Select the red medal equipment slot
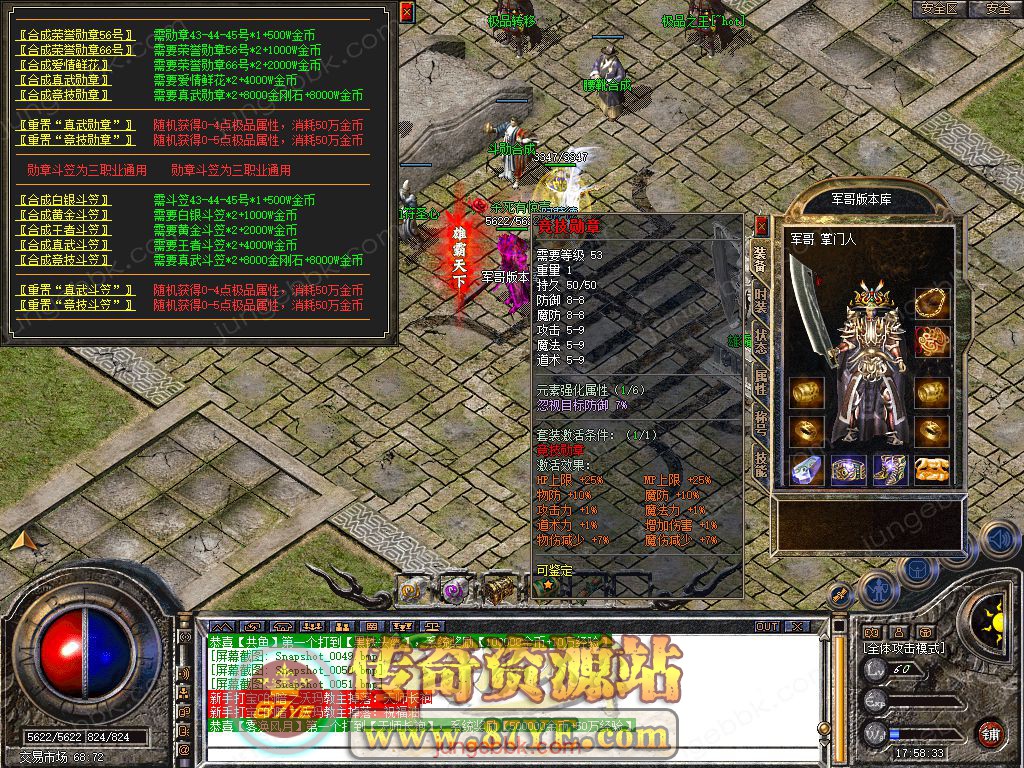Screen dimensions: 1024x768 (932, 340)
